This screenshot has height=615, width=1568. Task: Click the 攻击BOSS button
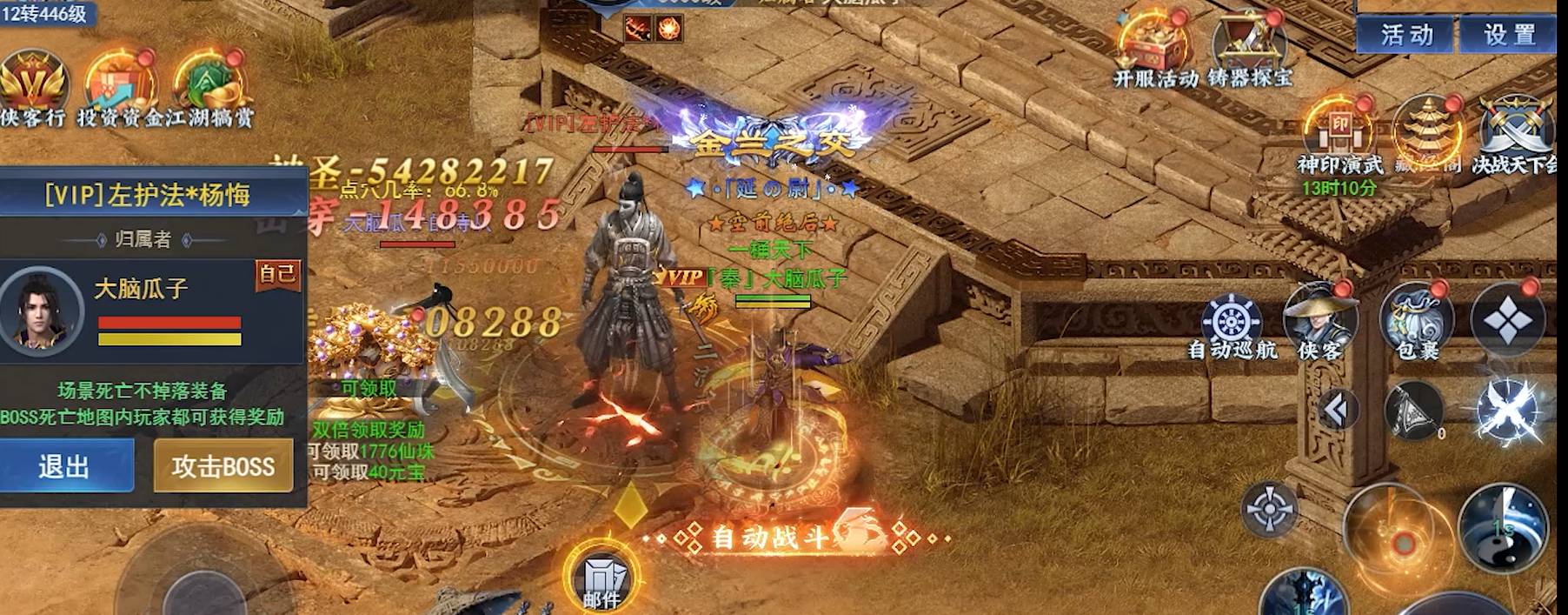223,466
